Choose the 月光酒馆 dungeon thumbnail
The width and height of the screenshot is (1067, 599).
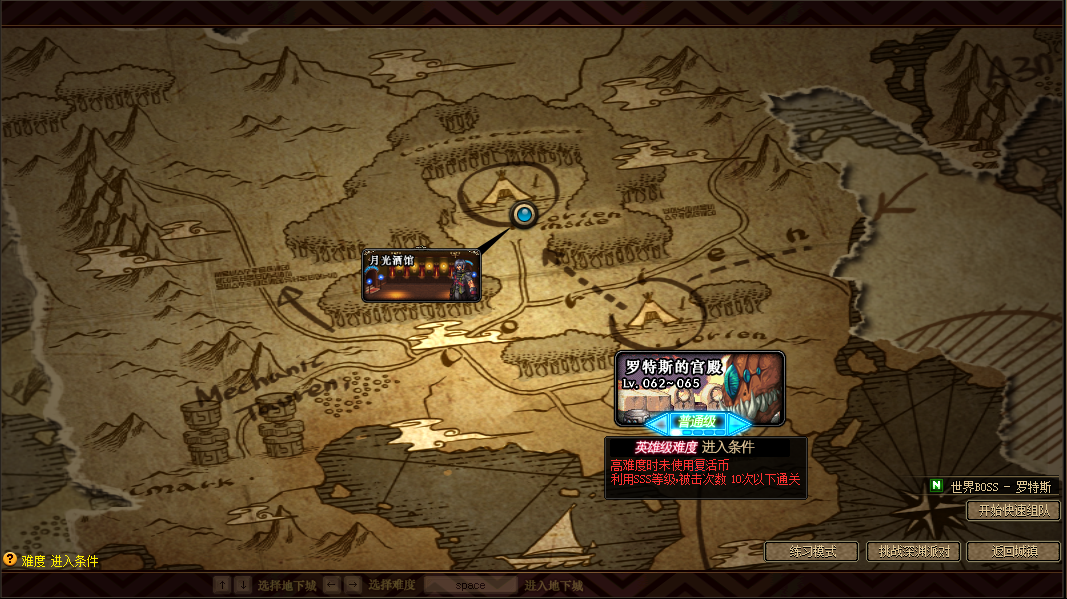421,276
